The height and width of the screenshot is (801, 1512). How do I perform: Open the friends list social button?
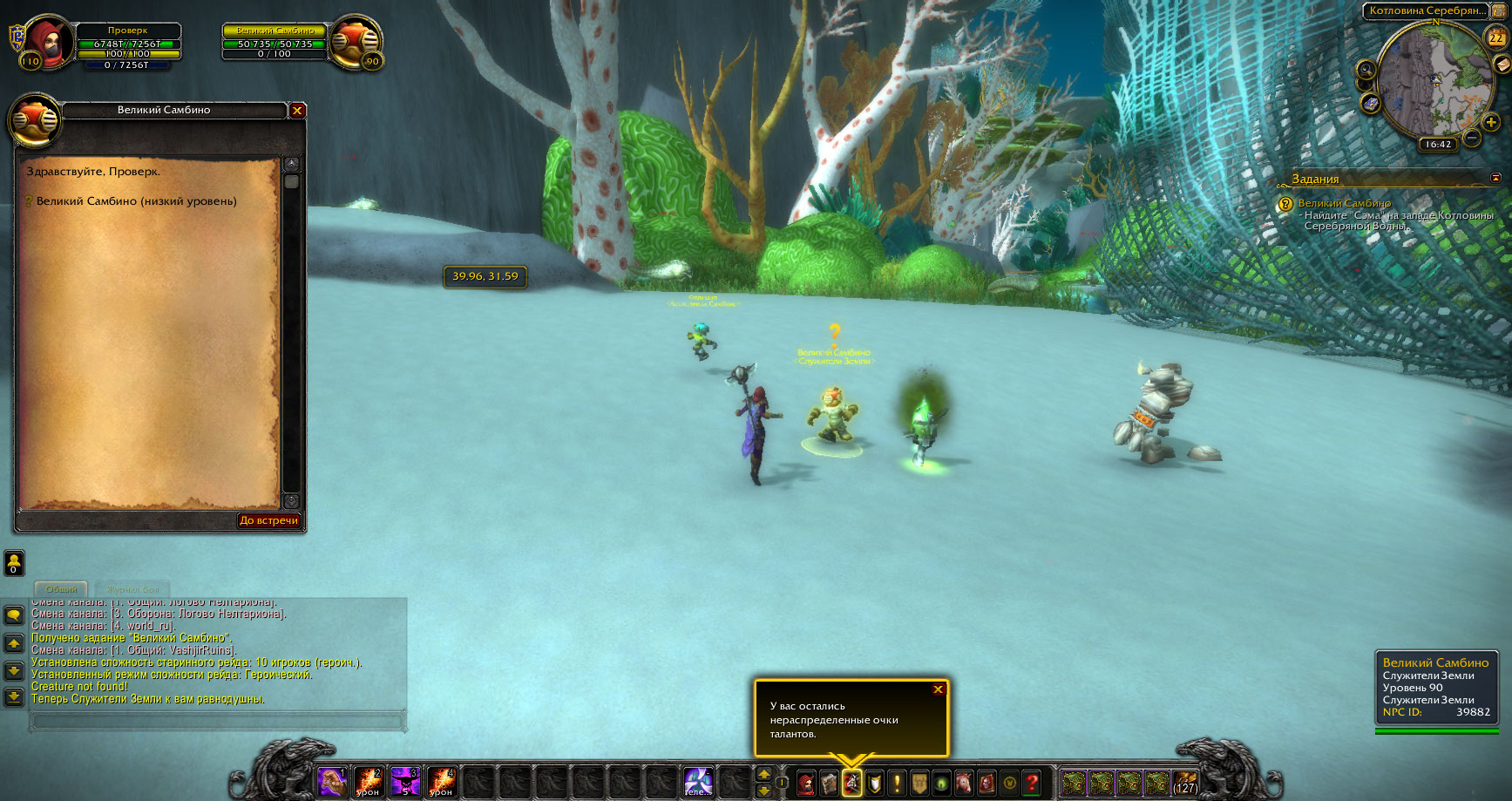(14, 562)
